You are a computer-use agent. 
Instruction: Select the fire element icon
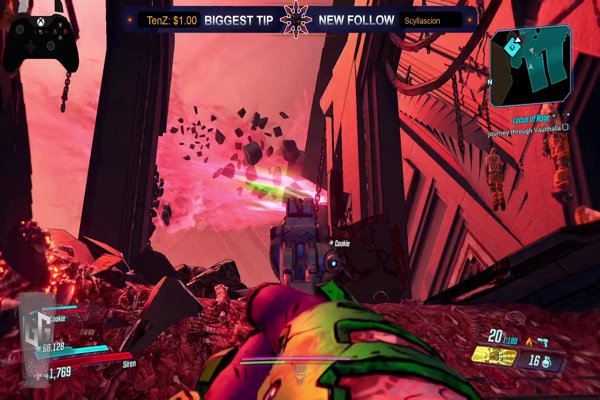pyautogui.click(x=527, y=341)
